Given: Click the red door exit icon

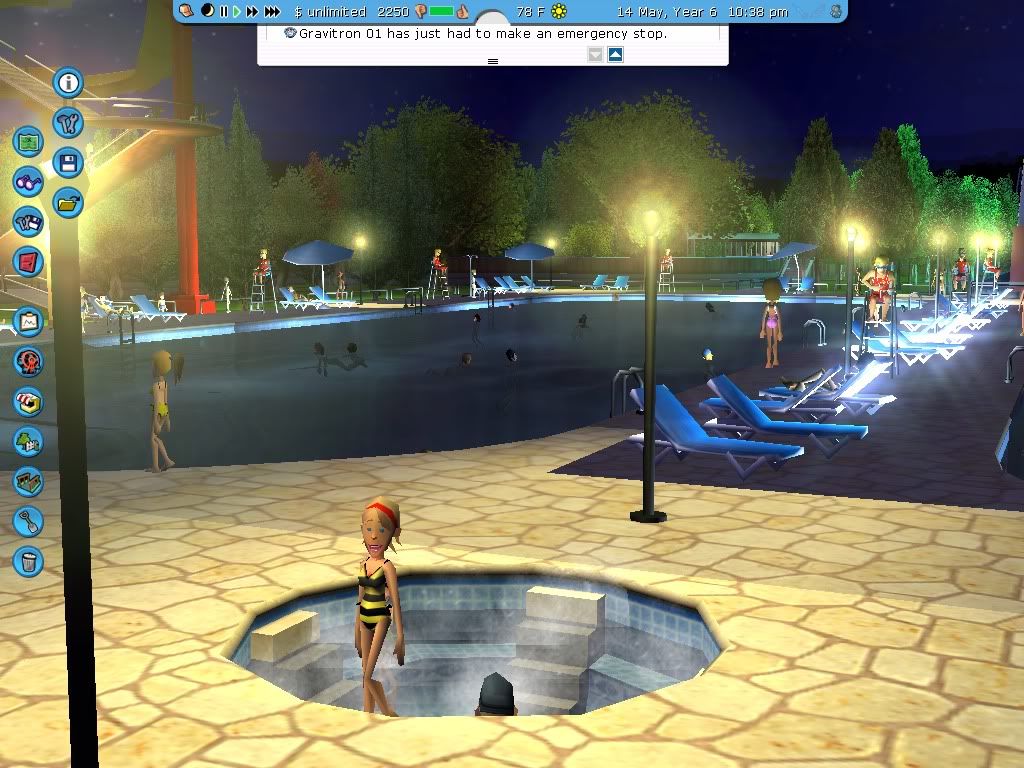Looking at the screenshot, I should pyautogui.click(x=28, y=262).
